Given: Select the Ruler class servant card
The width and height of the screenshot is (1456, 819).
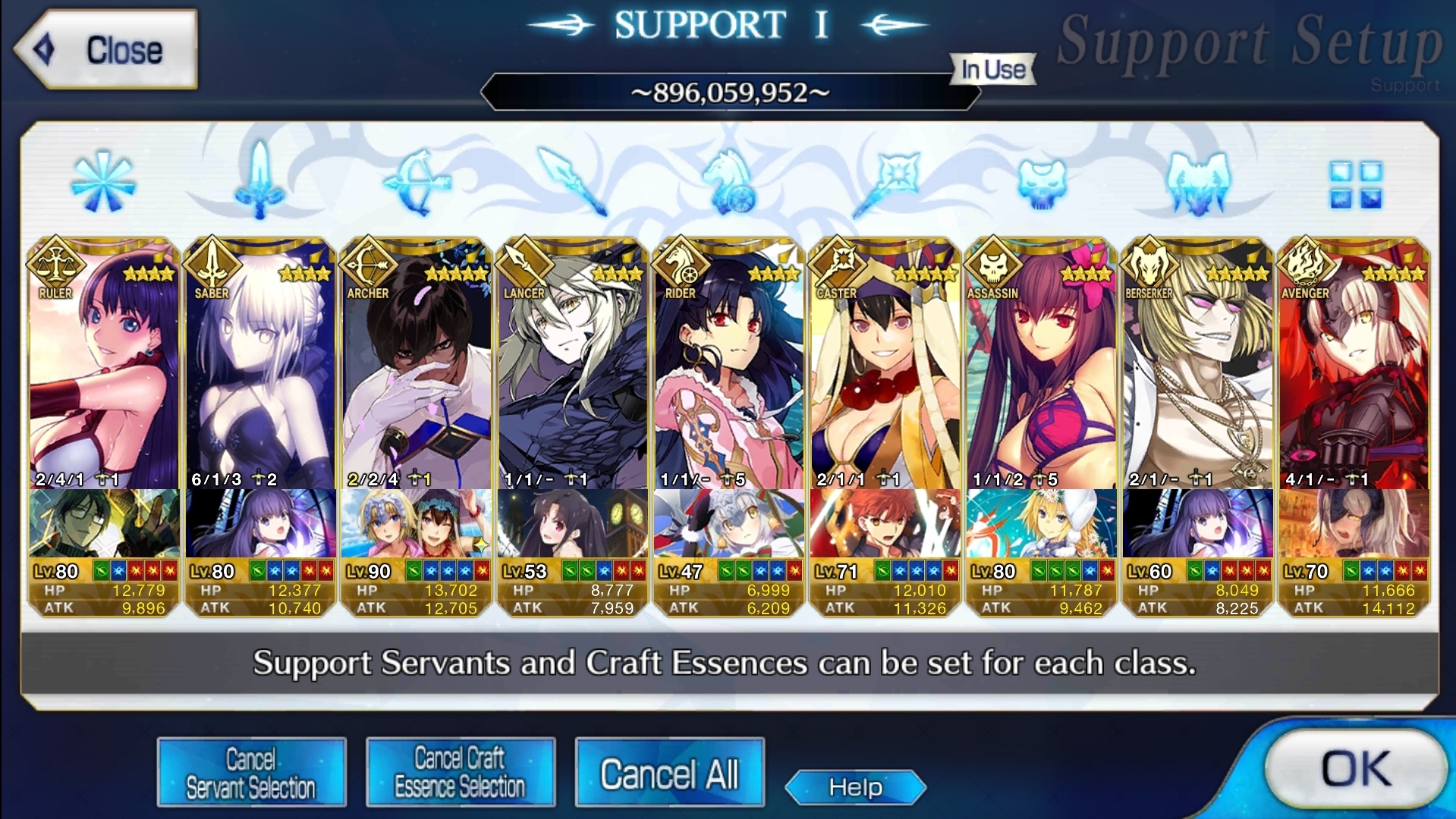Looking at the screenshot, I should tap(104, 372).
